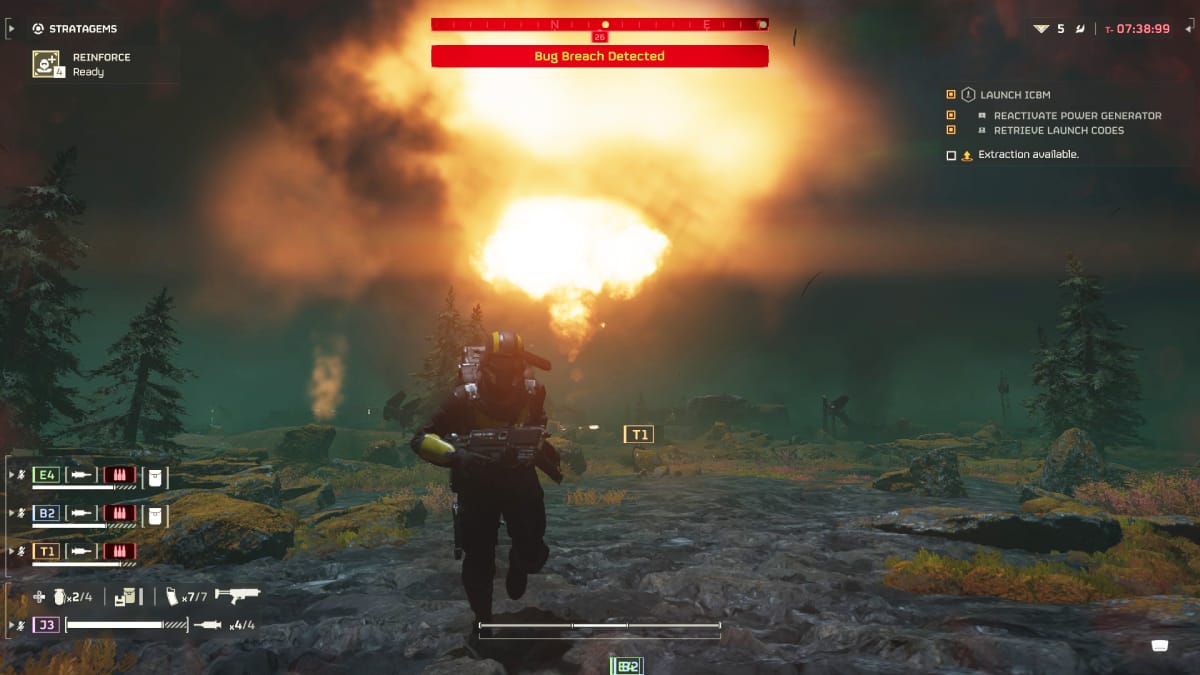
Task: Click the equipped primary weapon icon
Action: 237,596
